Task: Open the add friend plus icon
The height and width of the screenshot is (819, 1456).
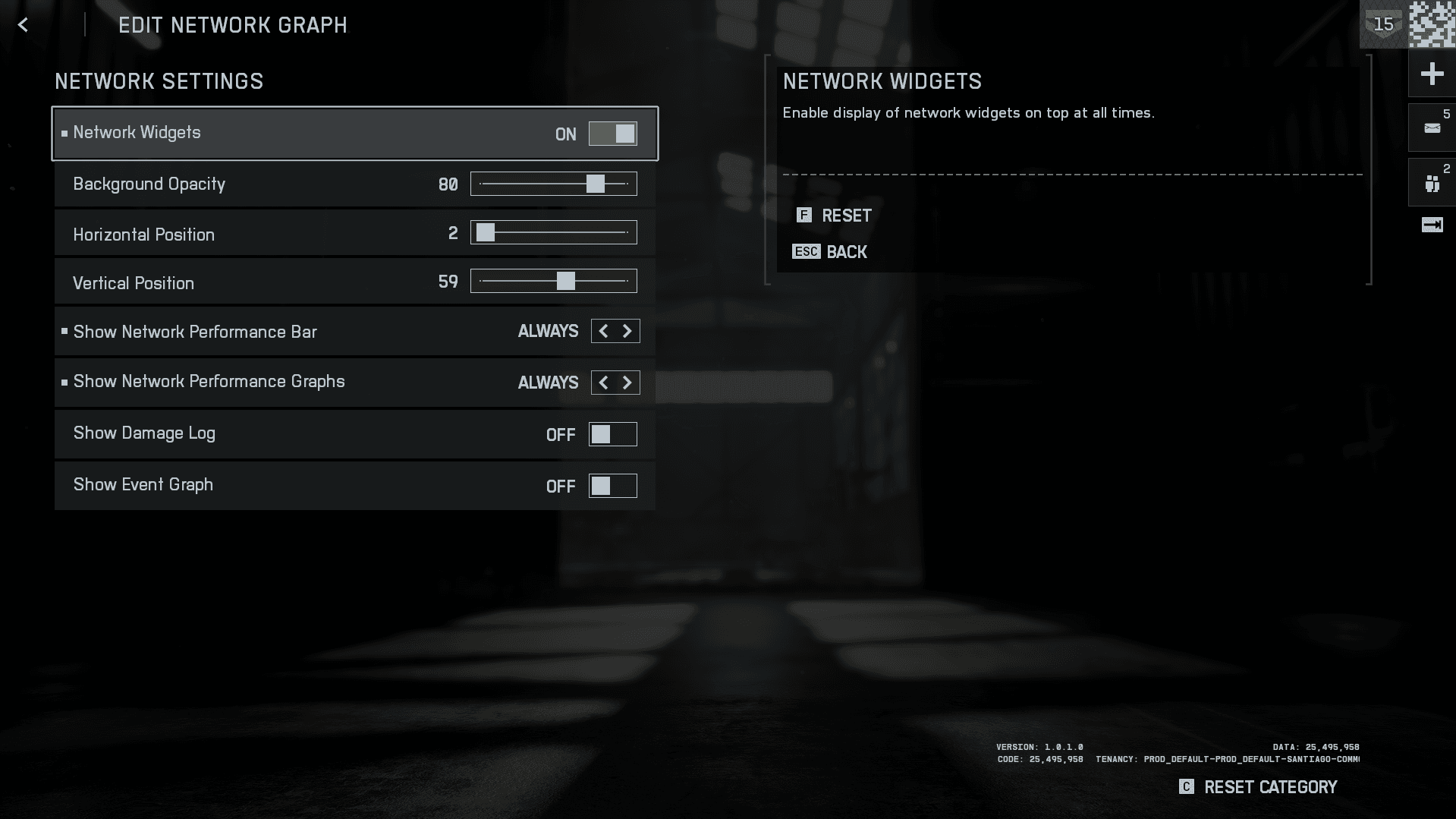Action: point(1432,73)
